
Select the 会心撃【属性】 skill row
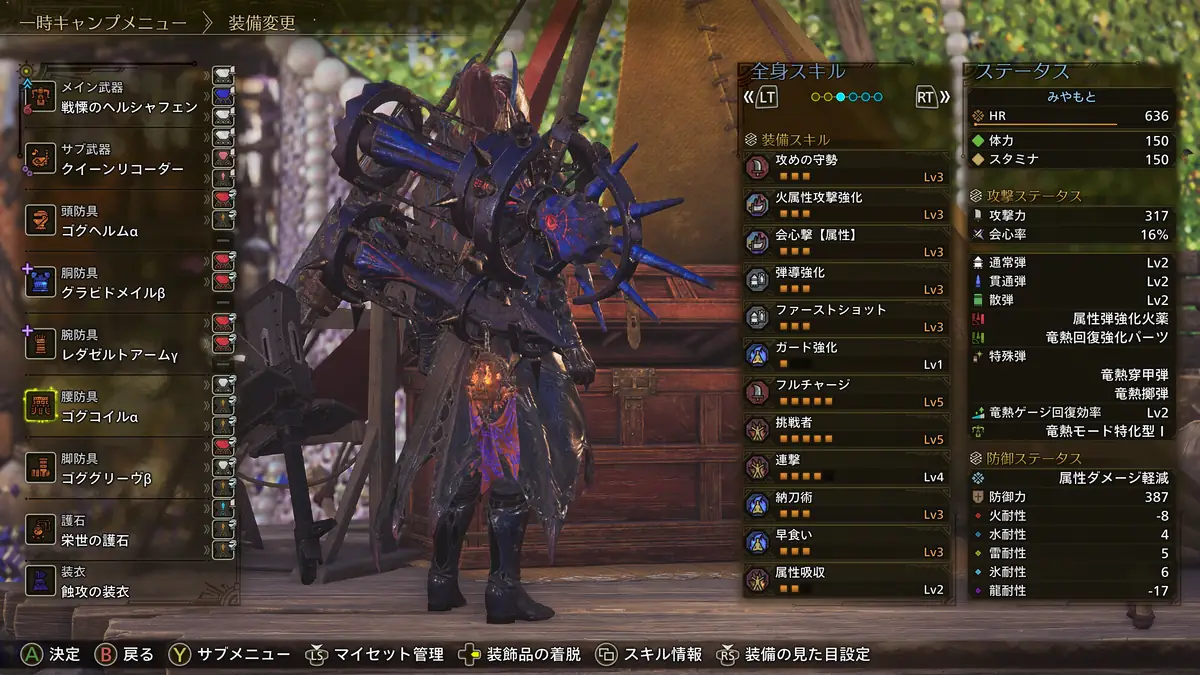click(x=845, y=243)
